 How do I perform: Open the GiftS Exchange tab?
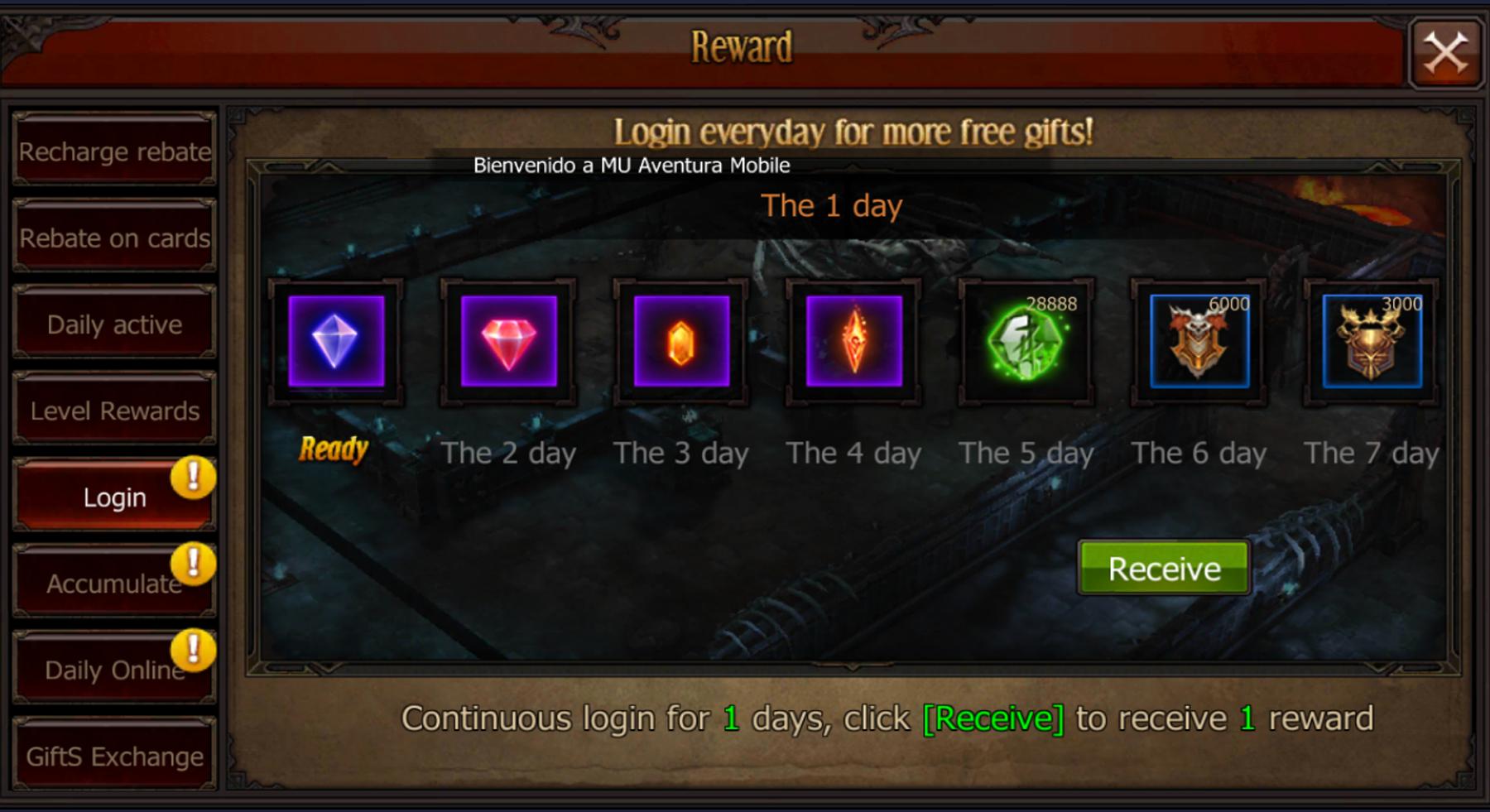[114, 755]
